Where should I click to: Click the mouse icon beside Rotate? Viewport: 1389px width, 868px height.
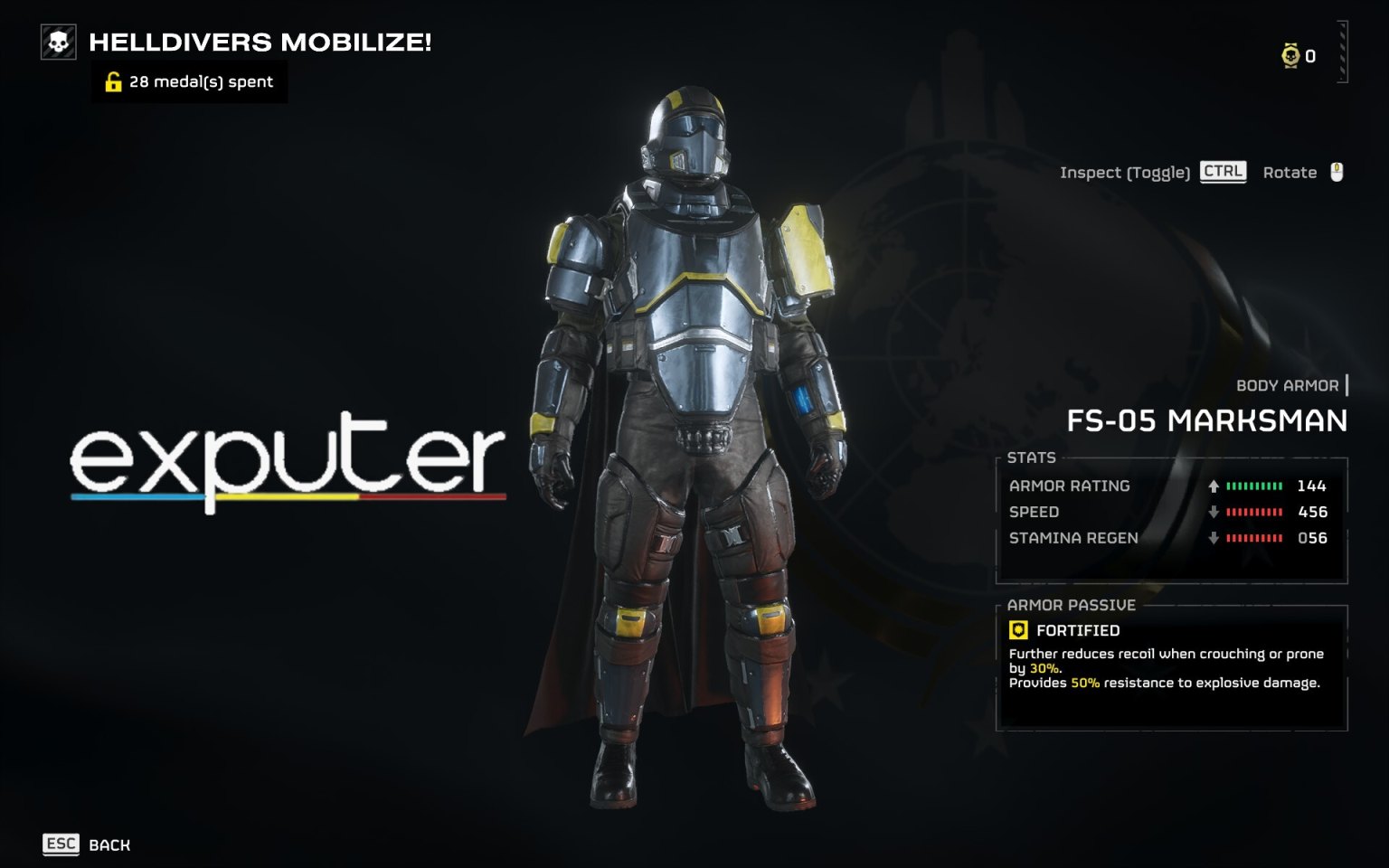(1337, 172)
